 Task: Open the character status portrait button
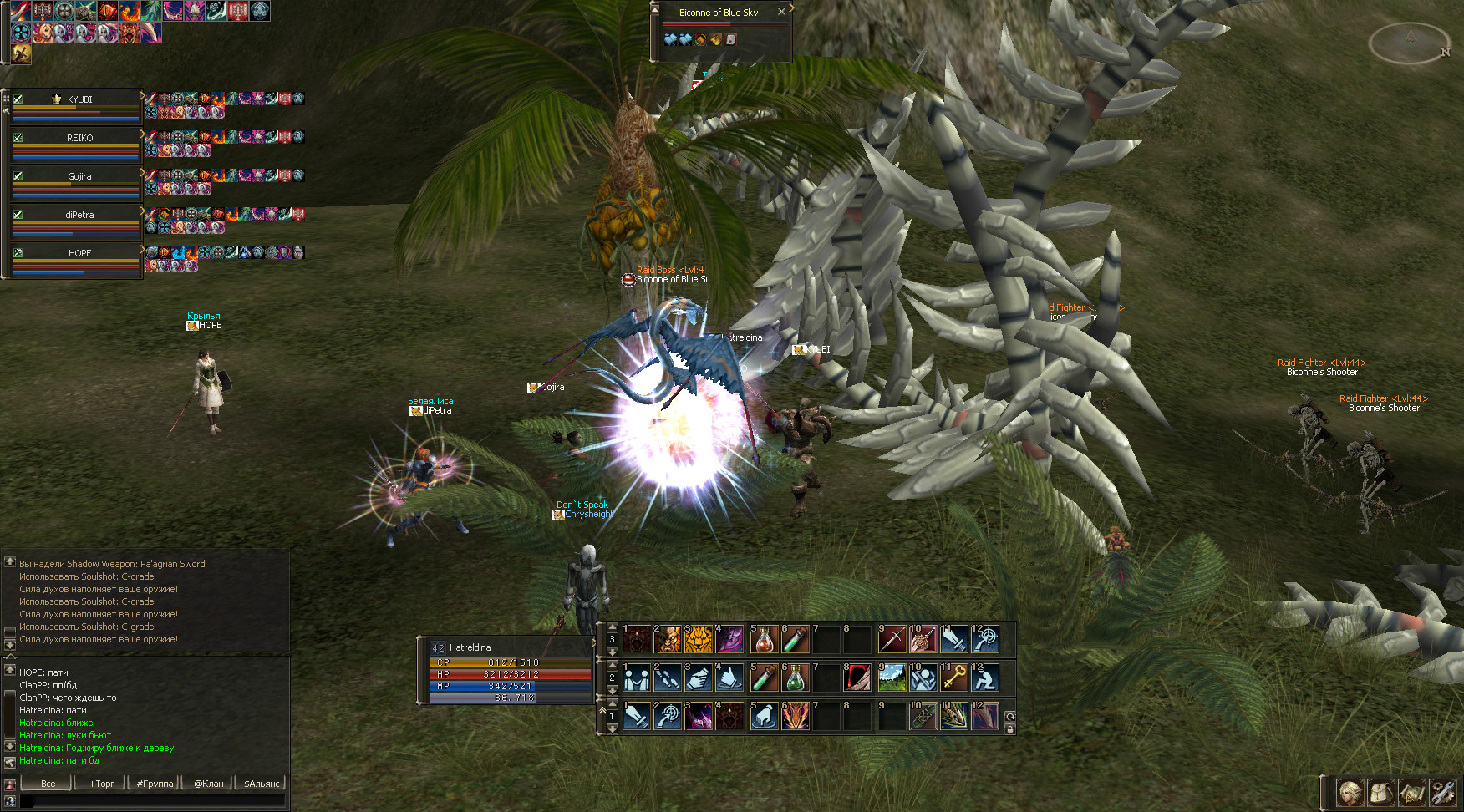click(1350, 792)
